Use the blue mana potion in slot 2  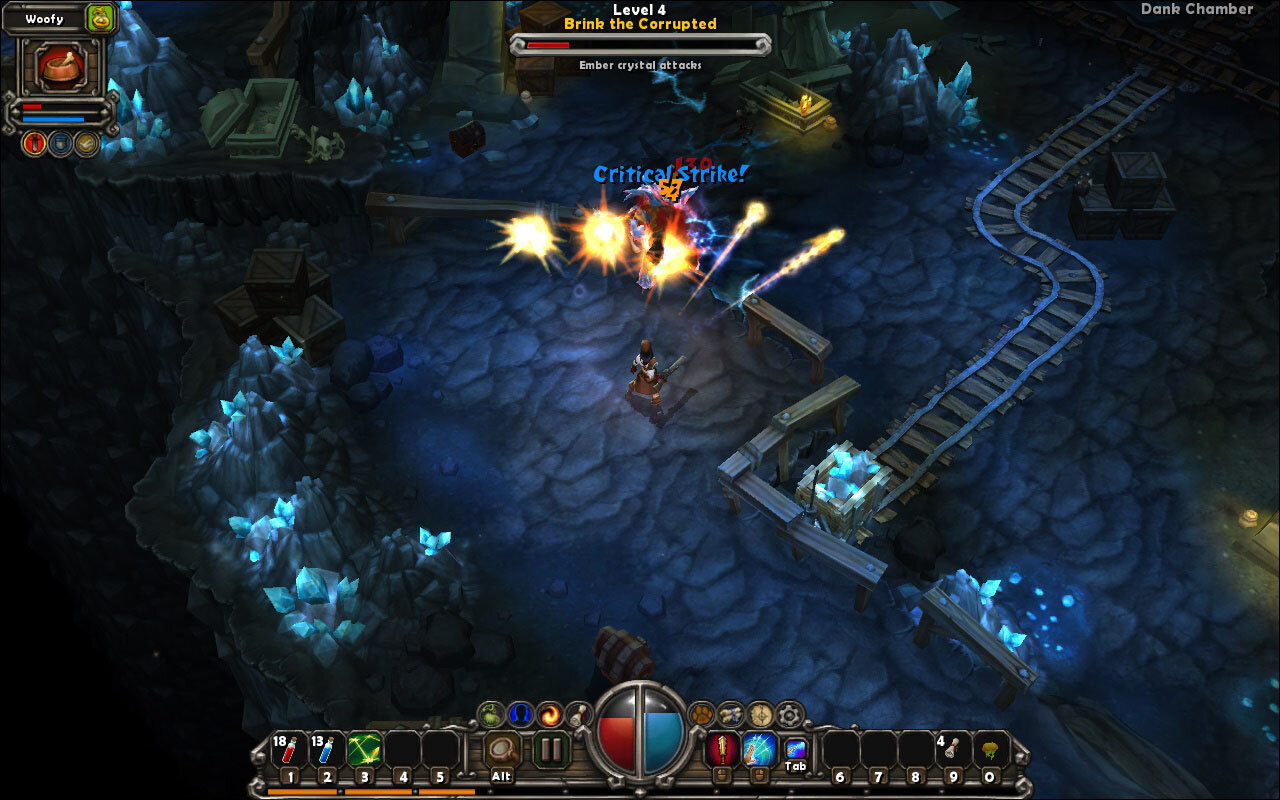[x=326, y=750]
